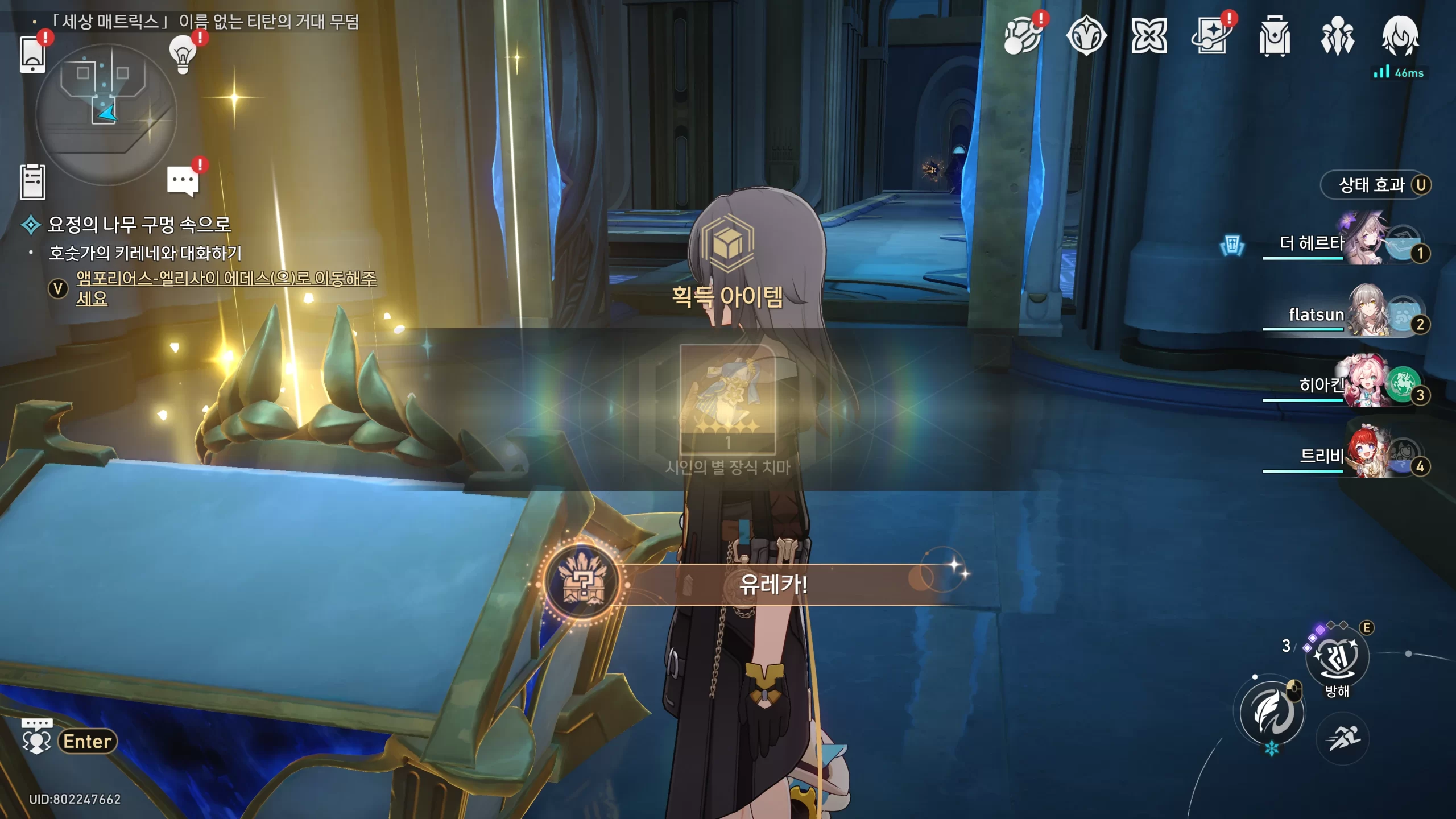Select the quest tracker title 요정의 나무 구멍 속으로
The width and height of the screenshot is (1456, 819).
click(139, 225)
